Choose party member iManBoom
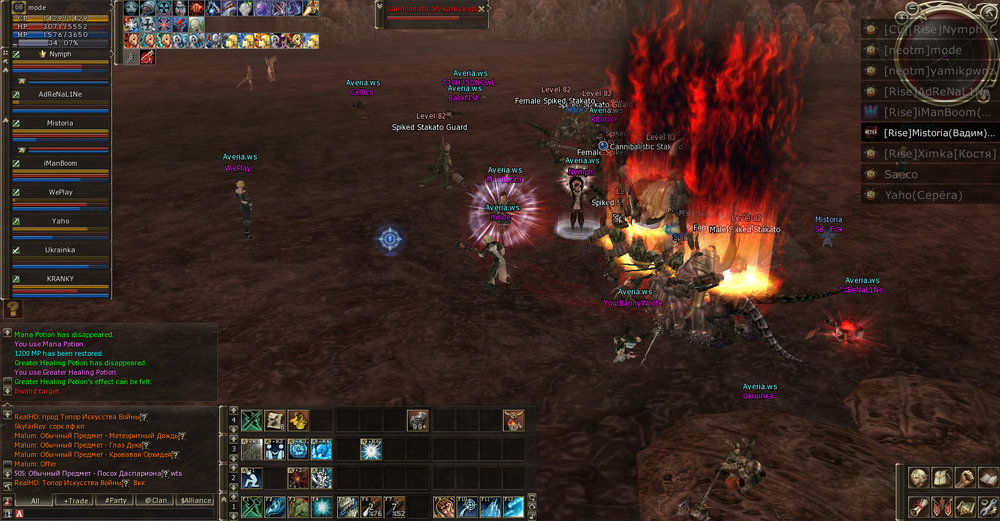Image resolution: width=1000 pixels, height=521 pixels. (60, 162)
